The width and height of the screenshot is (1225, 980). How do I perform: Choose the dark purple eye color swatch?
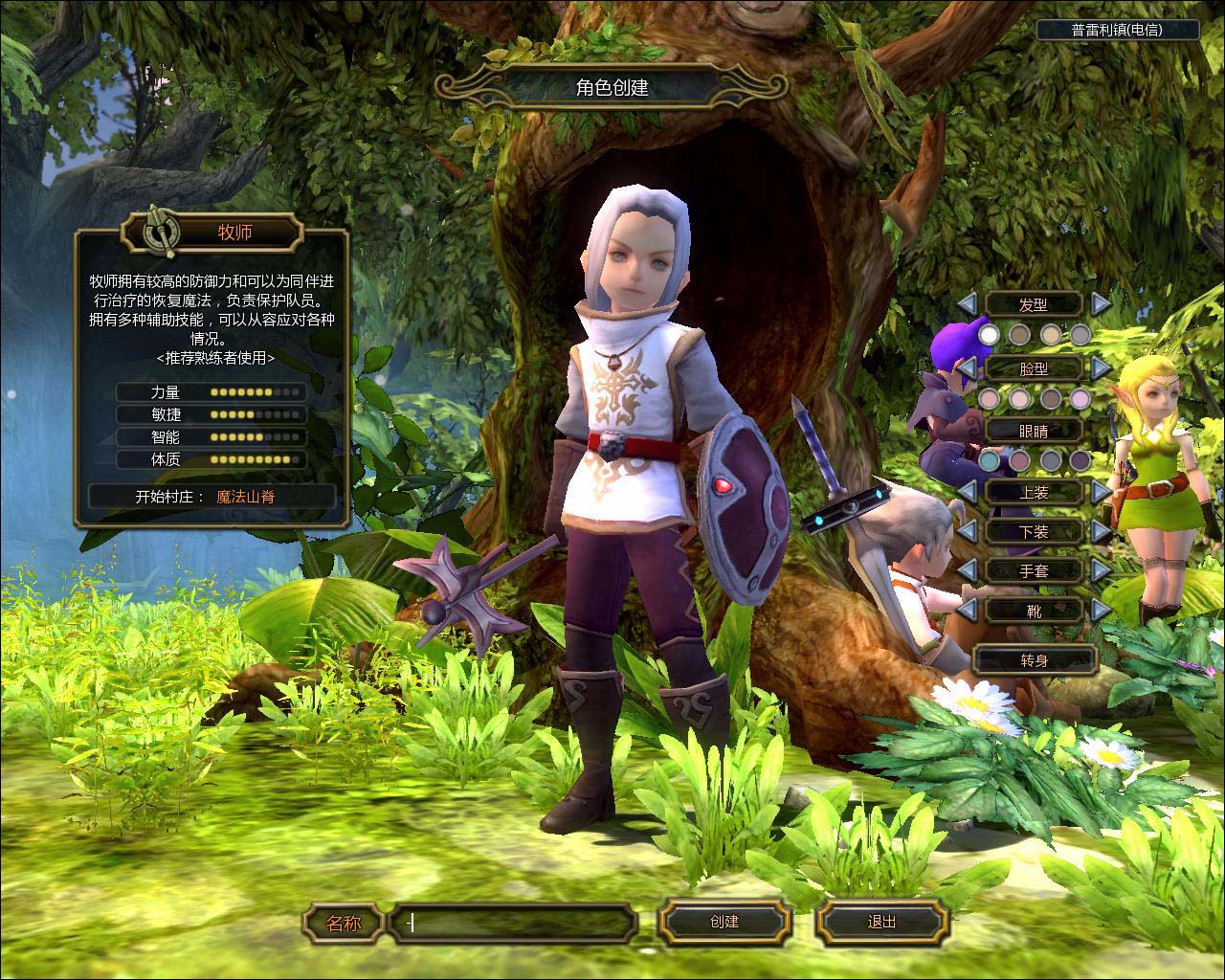(1080, 461)
